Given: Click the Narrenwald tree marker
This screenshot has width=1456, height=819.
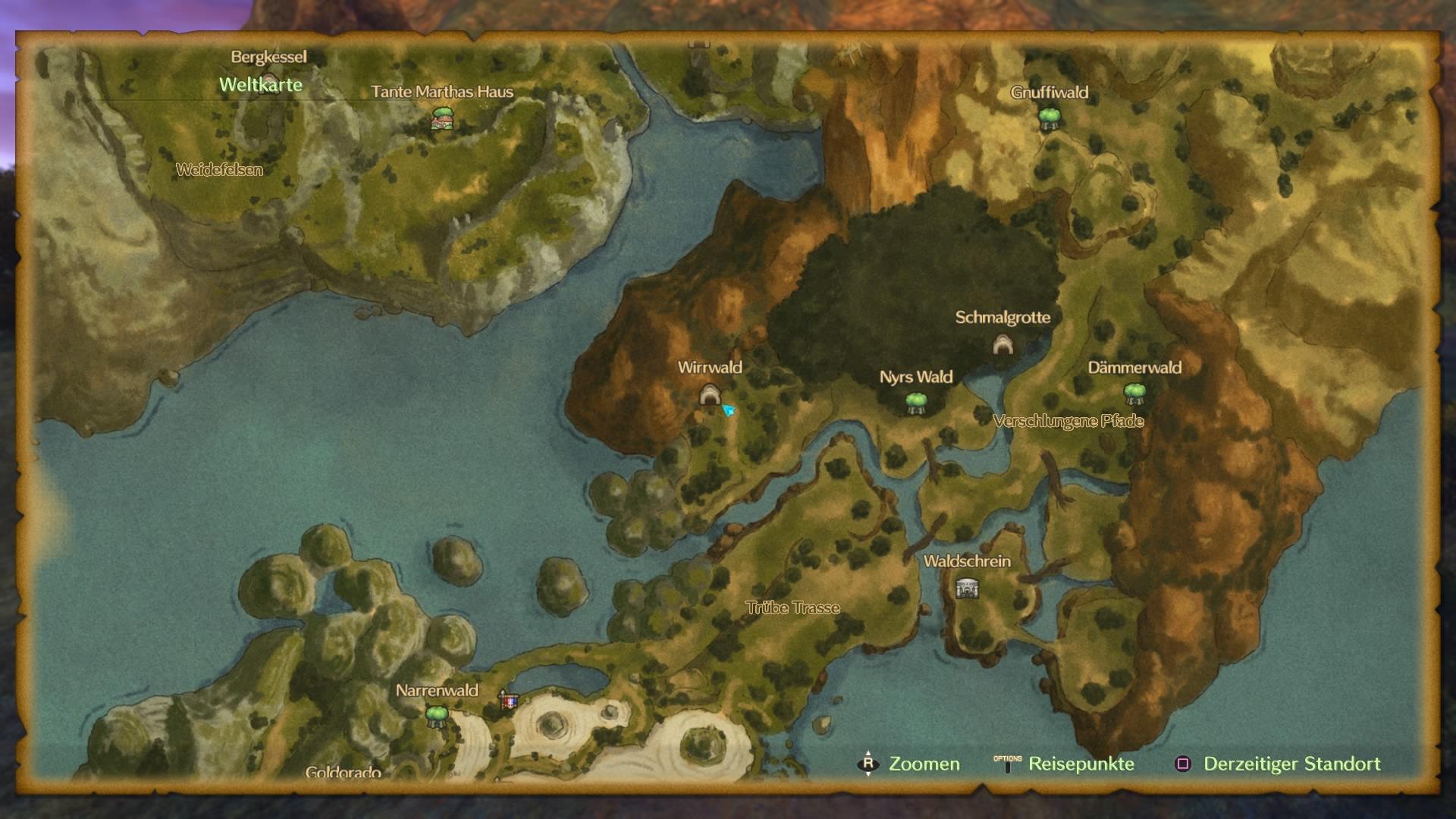Looking at the screenshot, I should [x=436, y=715].
